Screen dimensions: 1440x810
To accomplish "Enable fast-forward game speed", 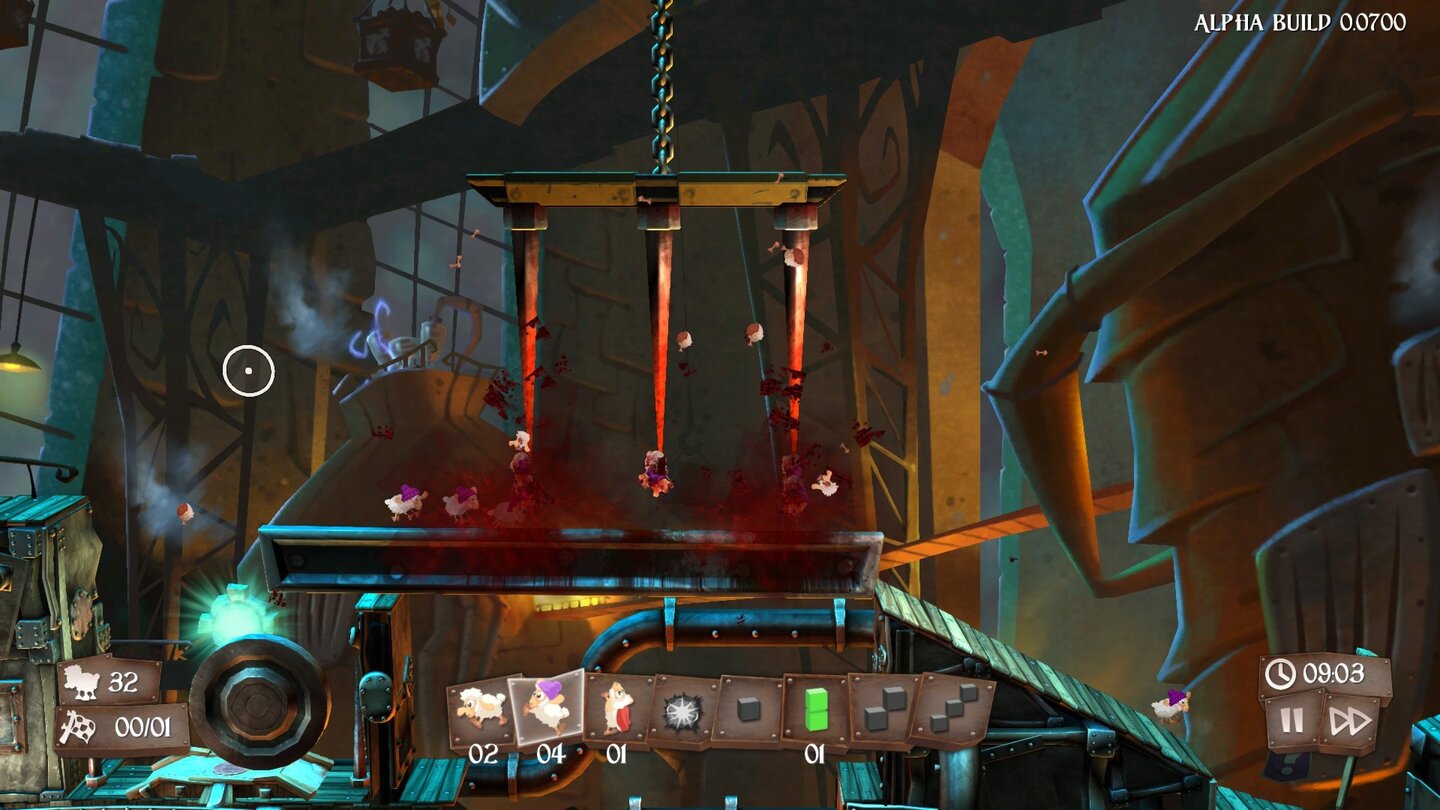I will (x=1350, y=720).
